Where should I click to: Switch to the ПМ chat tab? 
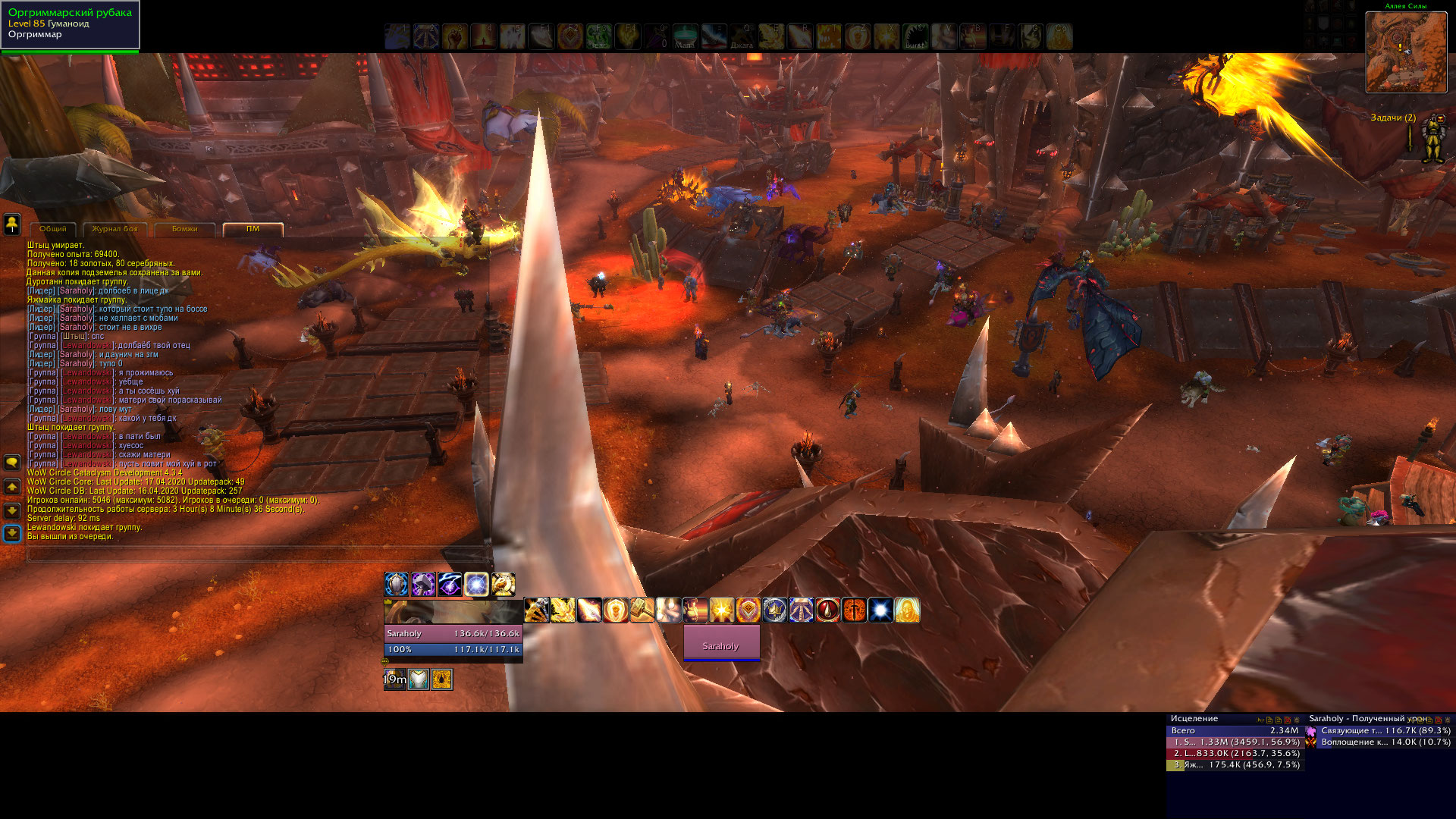pos(253,229)
